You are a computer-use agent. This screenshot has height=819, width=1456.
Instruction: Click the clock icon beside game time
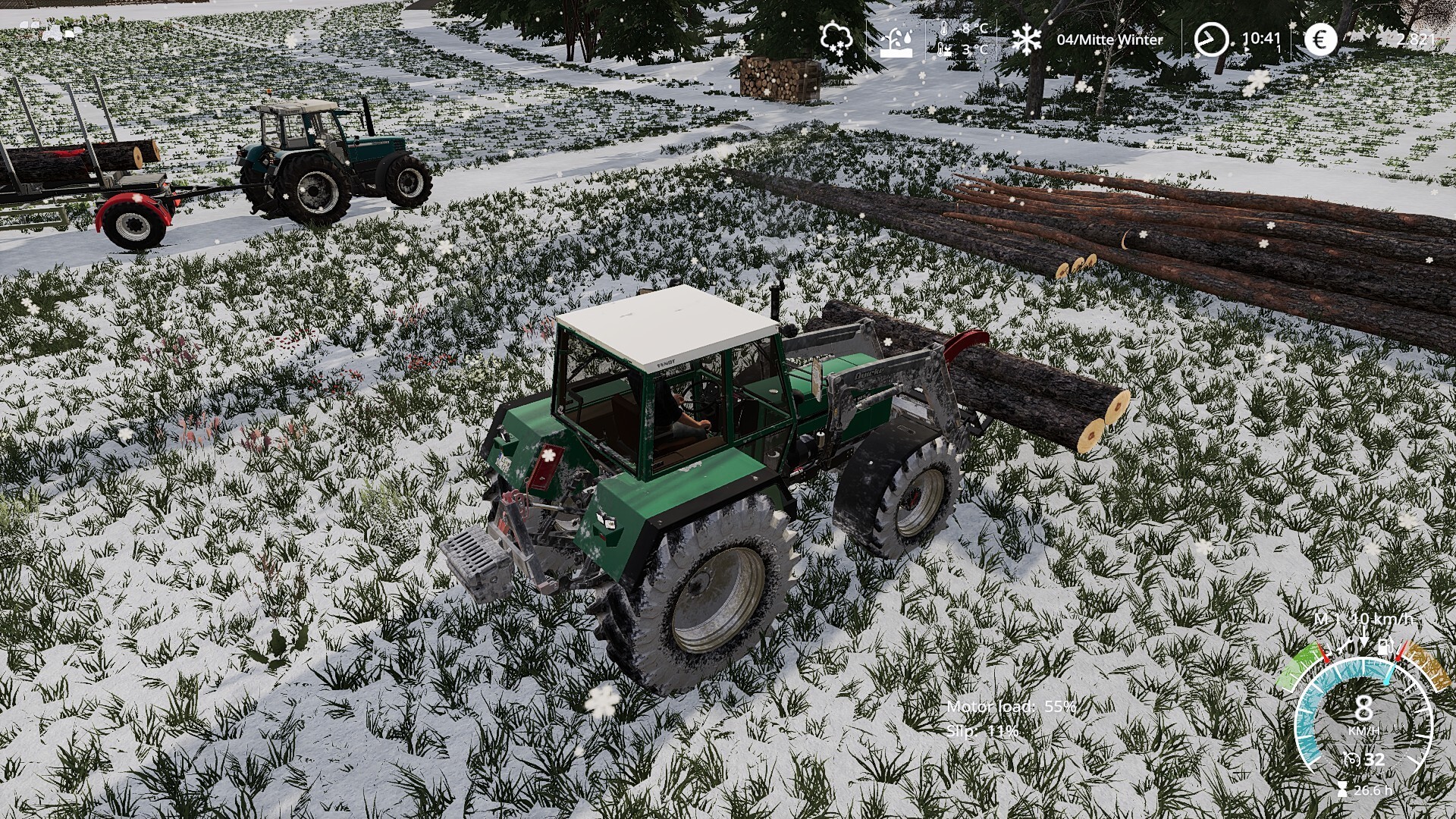1210,39
